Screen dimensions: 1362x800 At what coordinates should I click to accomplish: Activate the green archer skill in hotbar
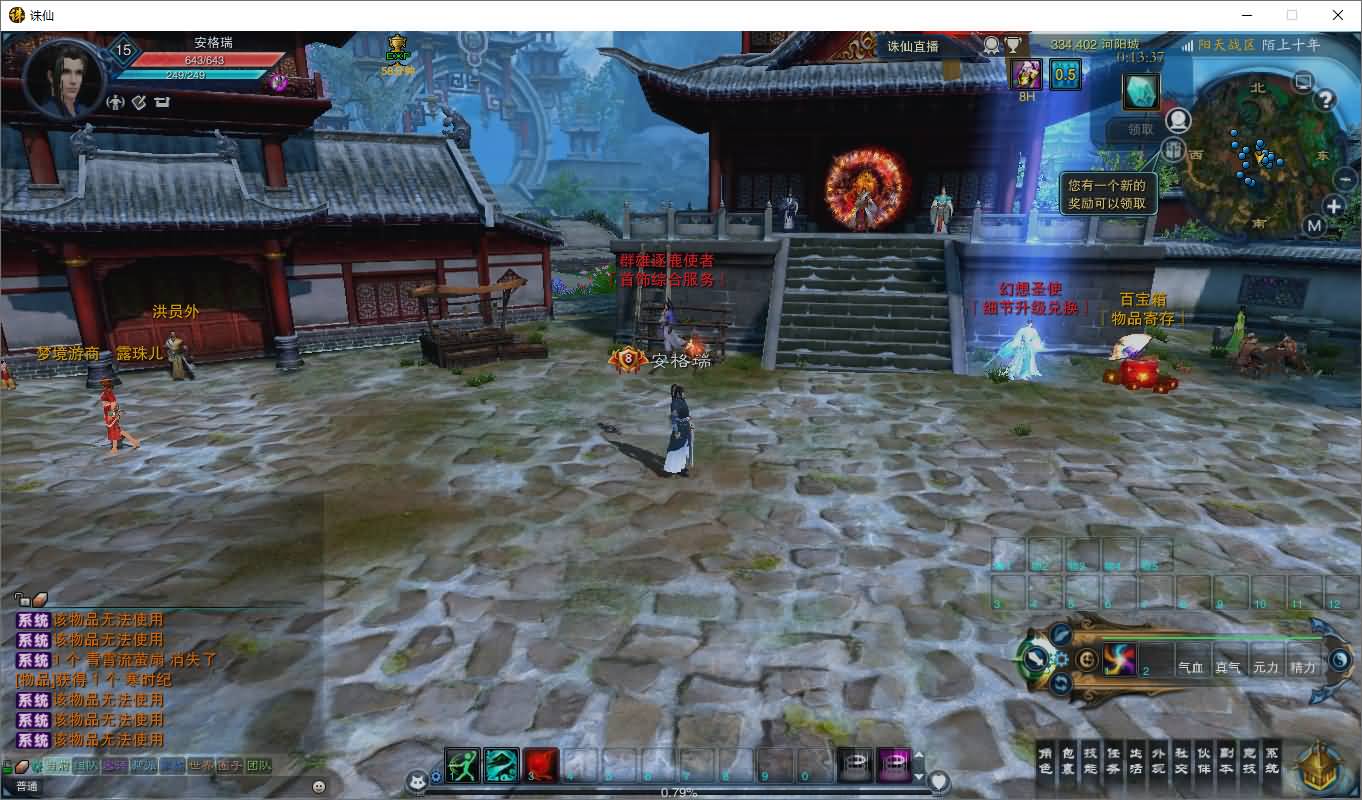point(462,765)
